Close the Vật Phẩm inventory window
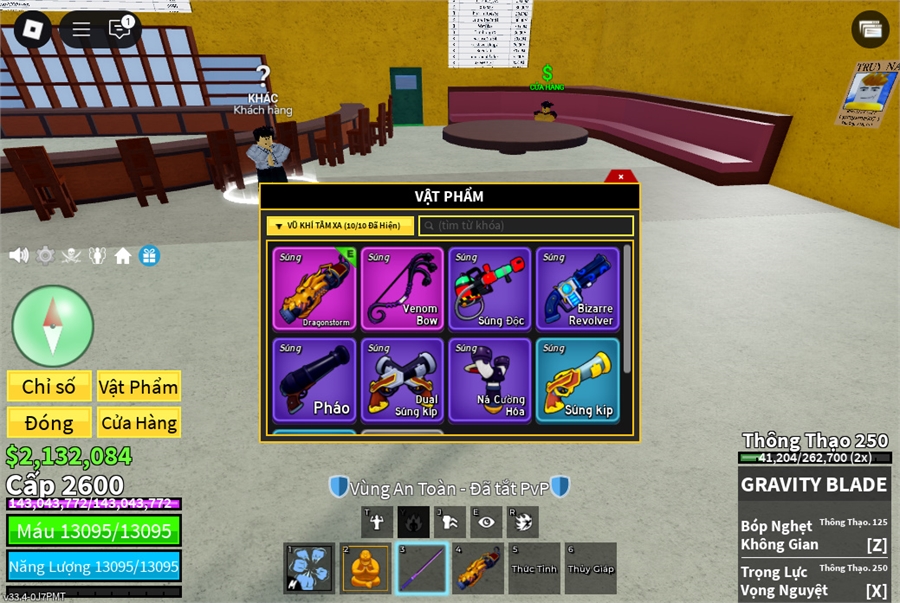900x603 pixels. click(621, 177)
